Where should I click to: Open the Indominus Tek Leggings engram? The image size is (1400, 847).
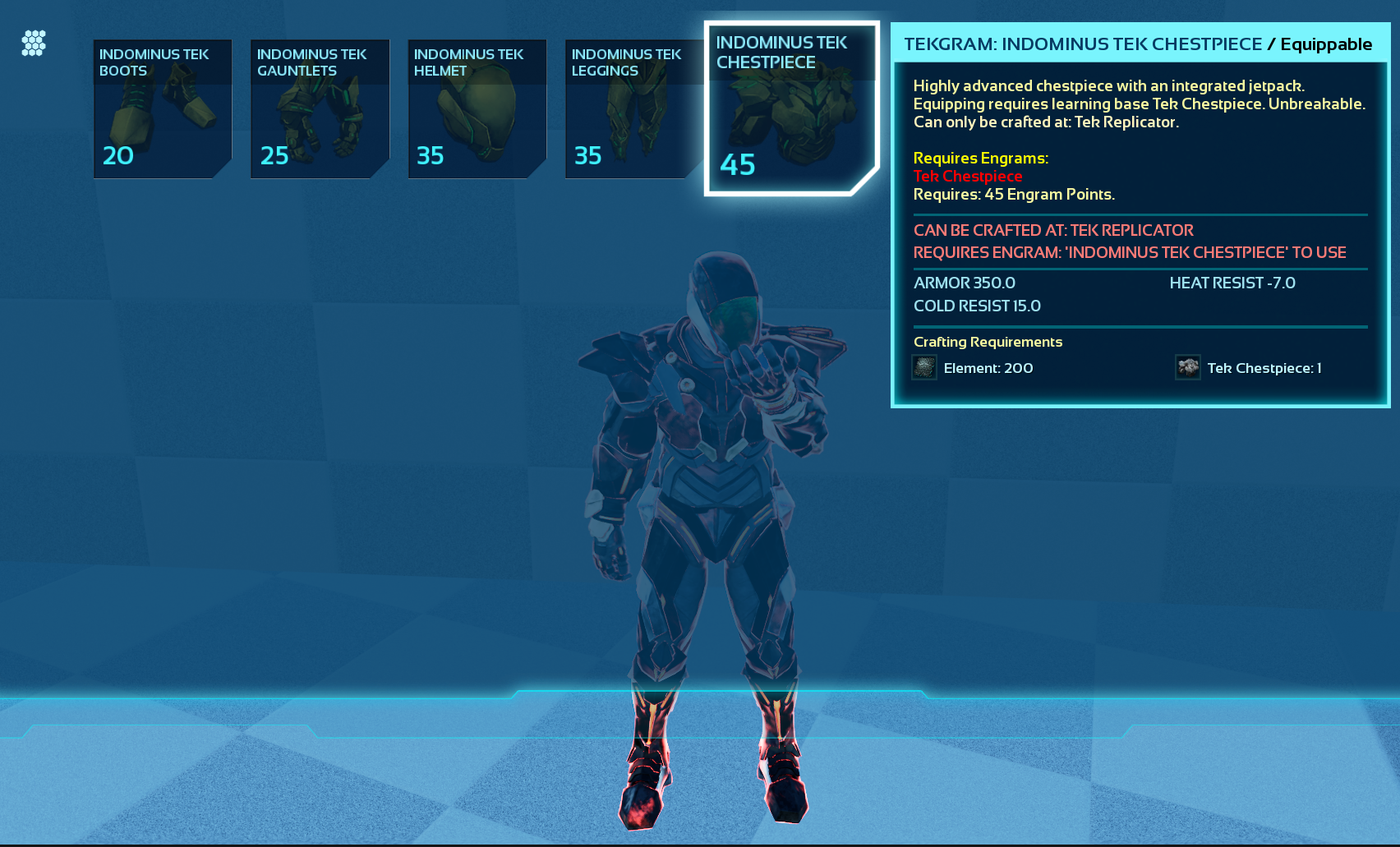click(633, 109)
